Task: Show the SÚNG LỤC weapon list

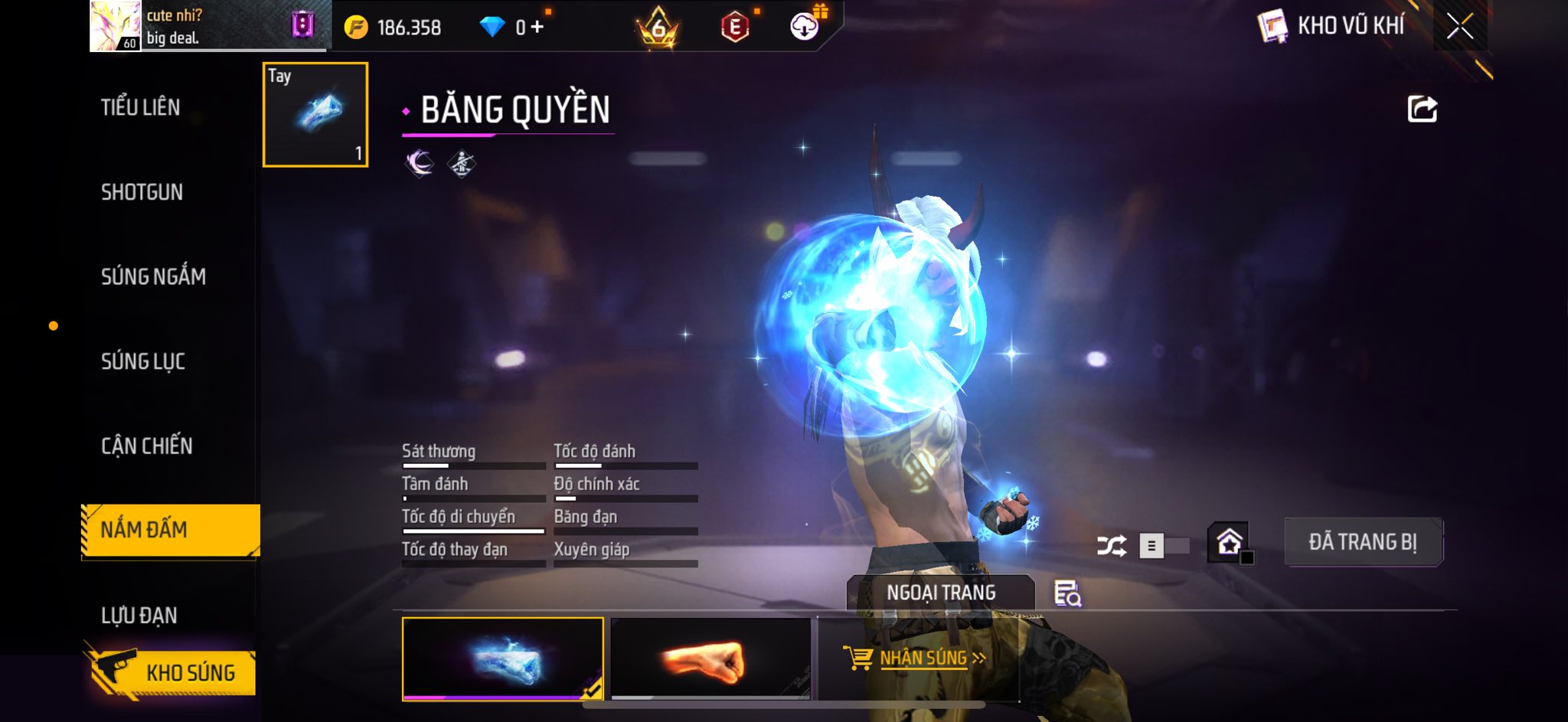Action: [x=143, y=361]
